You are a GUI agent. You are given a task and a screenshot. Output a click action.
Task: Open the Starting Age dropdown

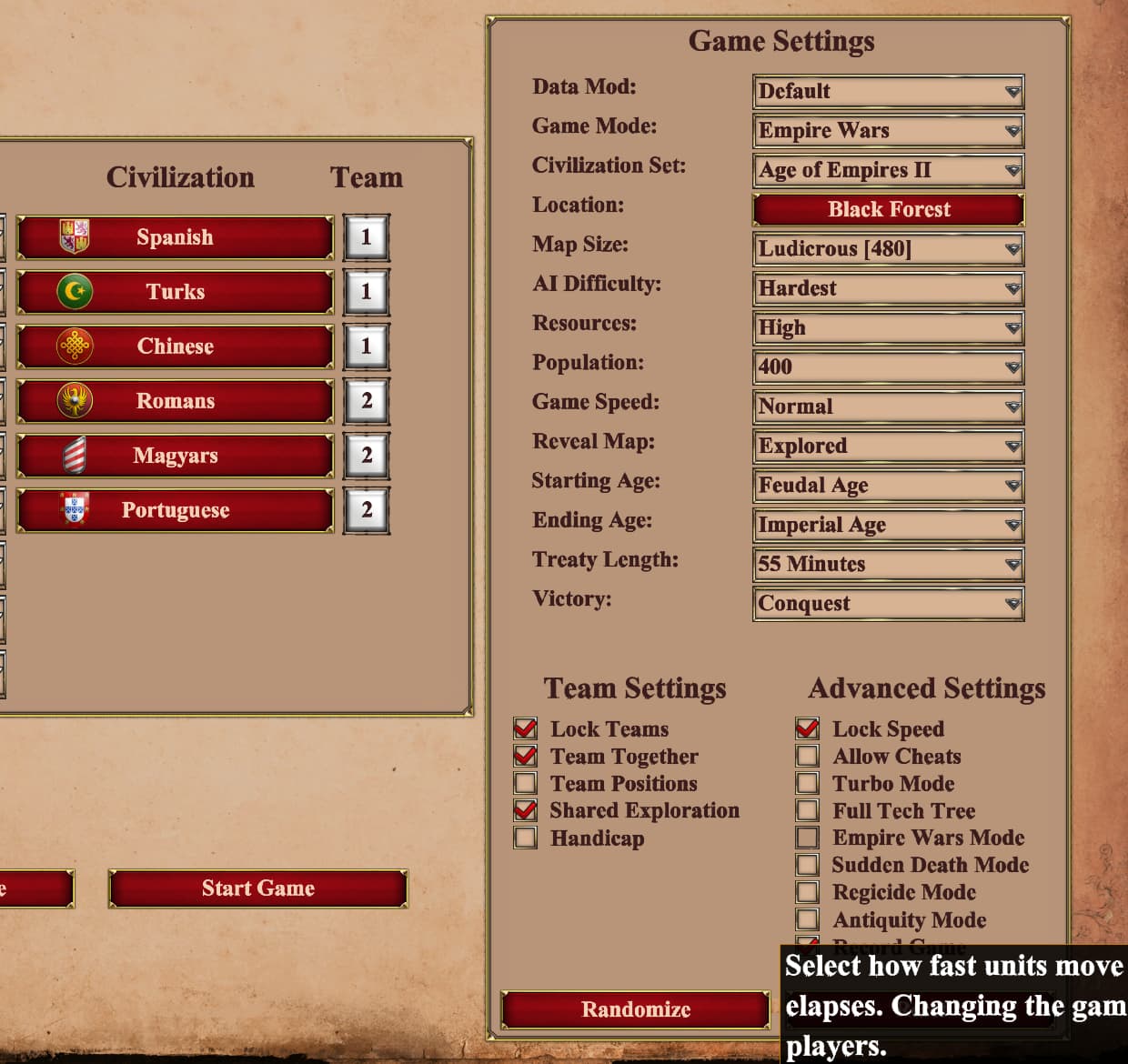click(888, 486)
